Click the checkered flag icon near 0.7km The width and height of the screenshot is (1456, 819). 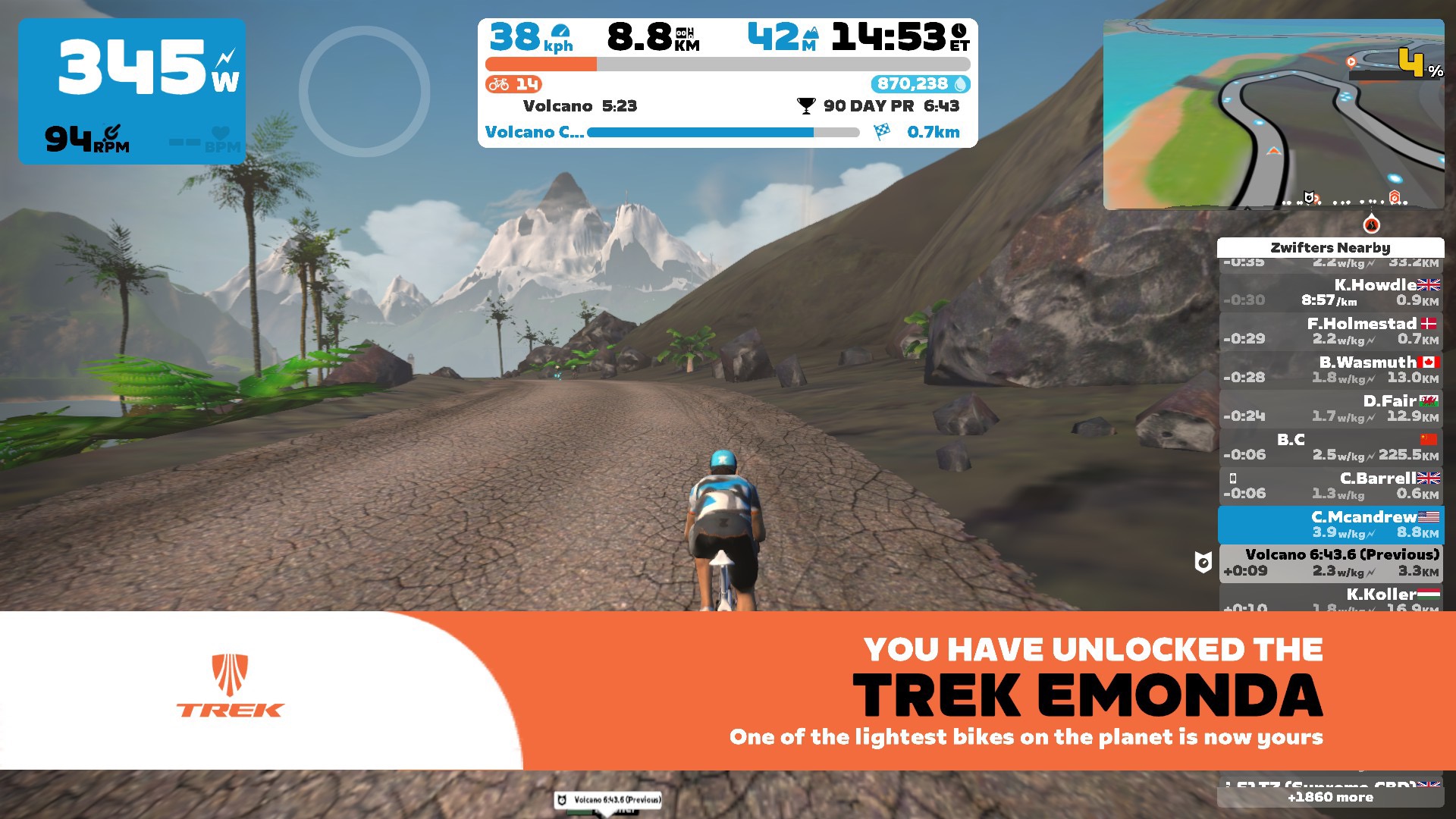(880, 131)
